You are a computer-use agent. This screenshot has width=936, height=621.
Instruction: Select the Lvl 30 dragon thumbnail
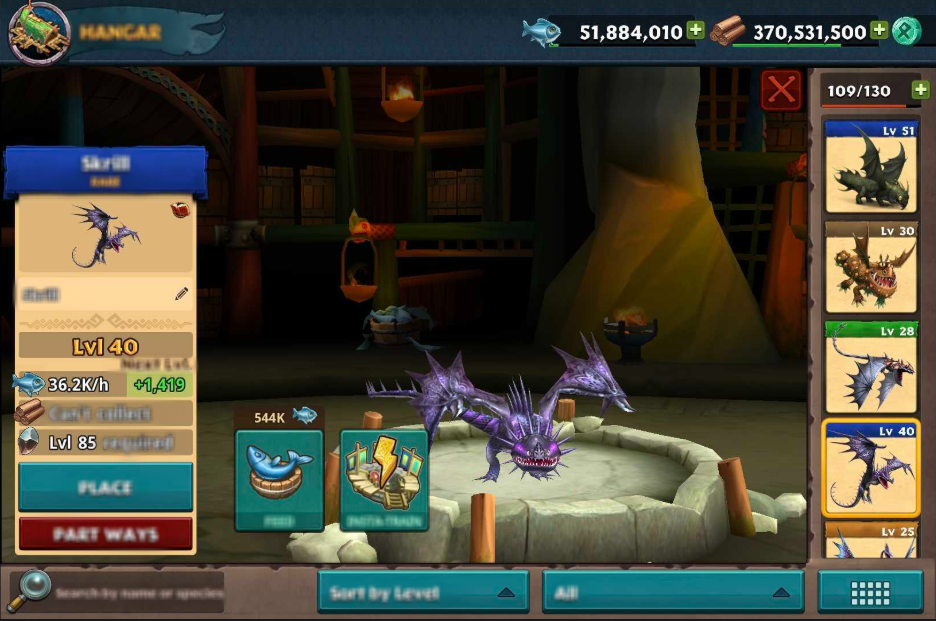870,267
